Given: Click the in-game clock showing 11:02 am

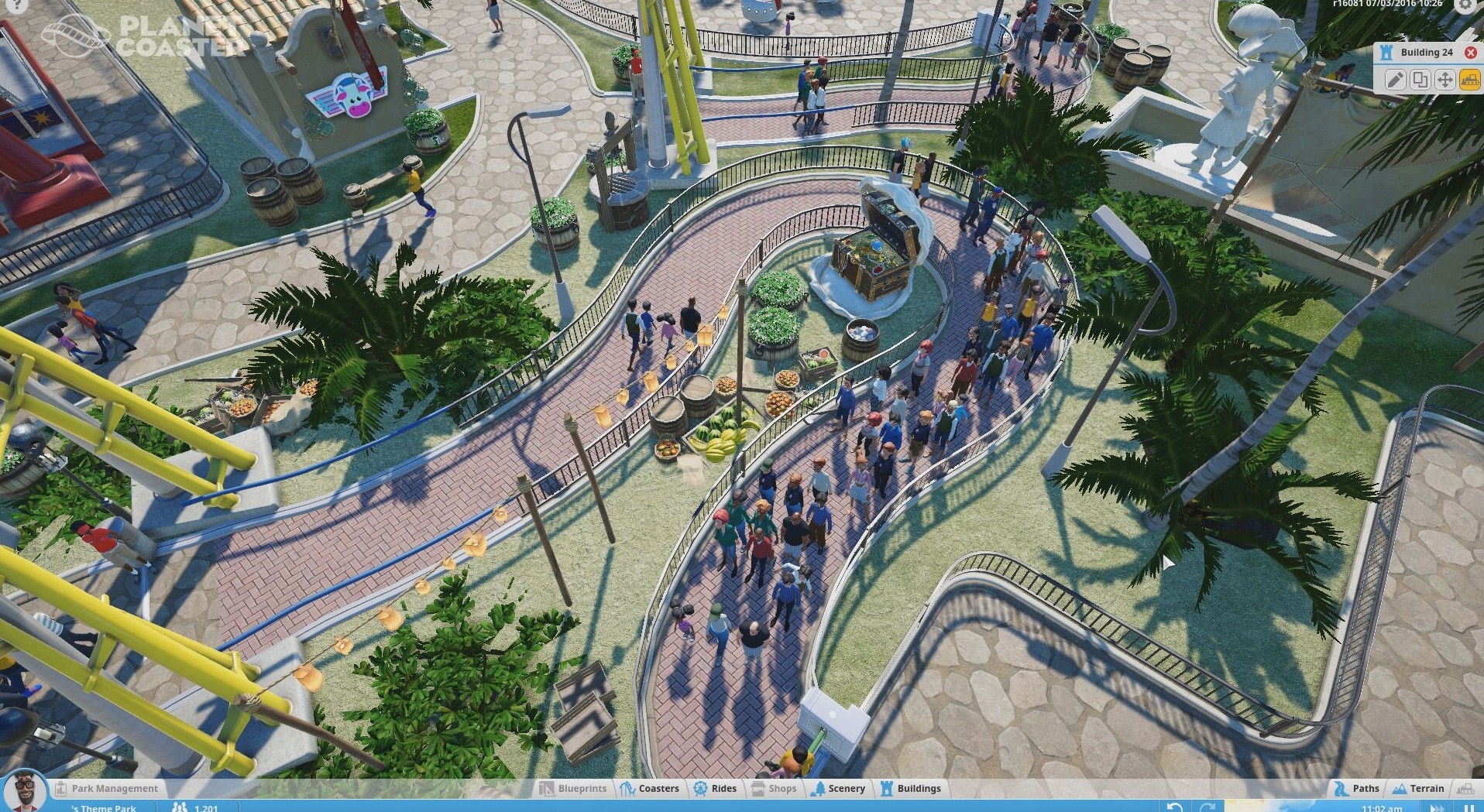Looking at the screenshot, I should tap(1381, 807).
